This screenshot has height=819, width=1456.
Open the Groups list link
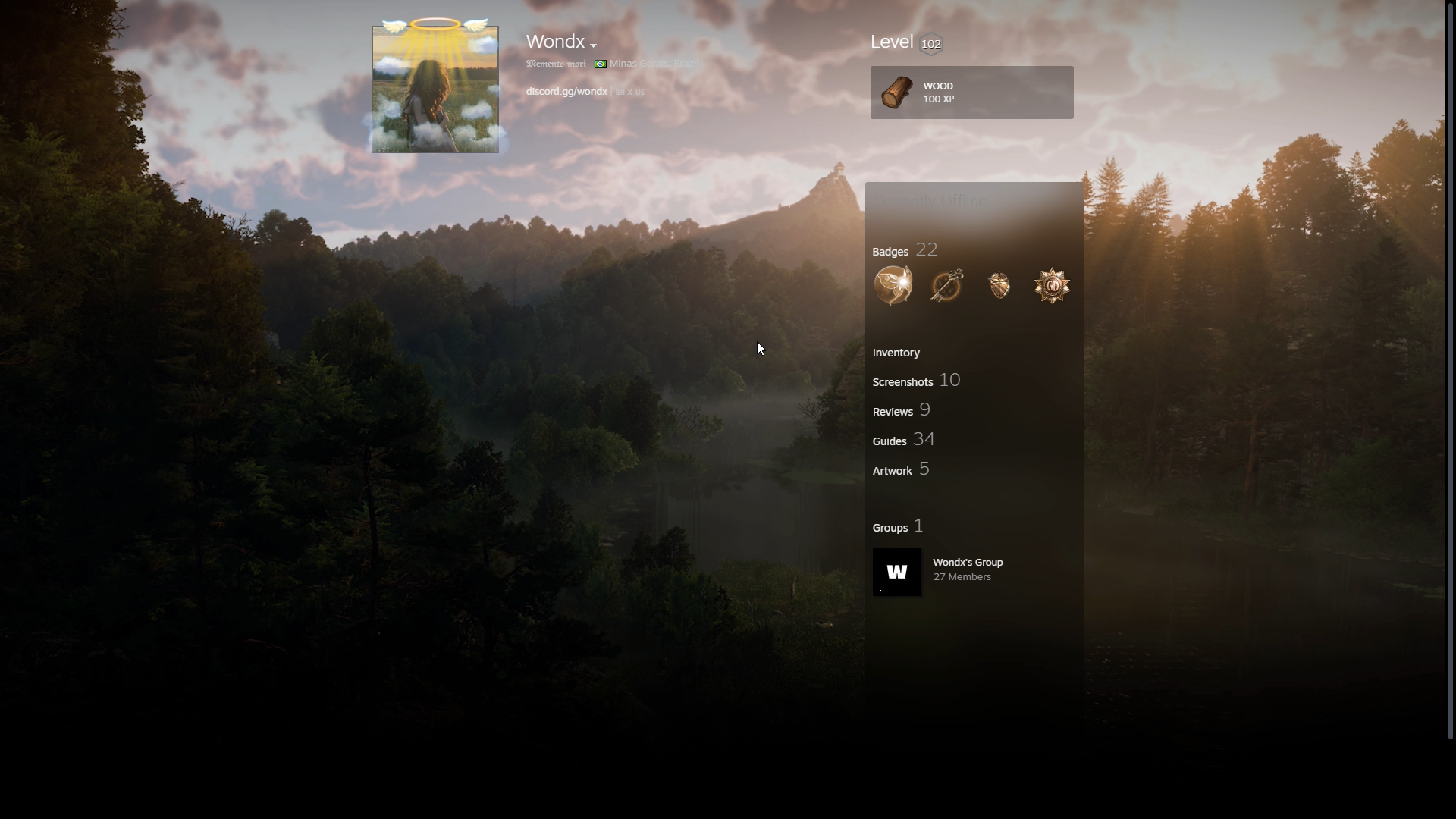[x=890, y=528]
